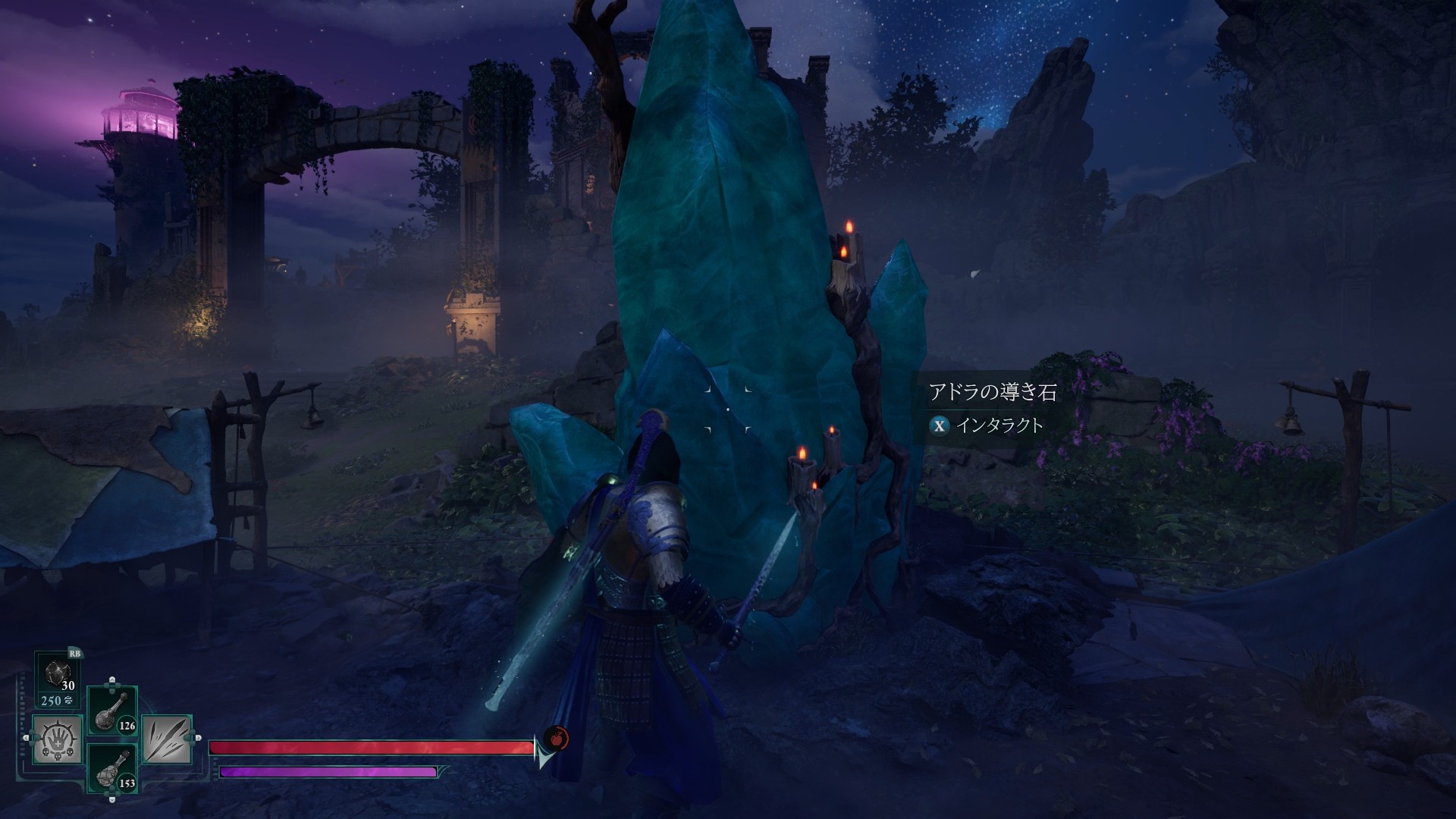
Task: Activate the slash marks ability
Action: pos(167,739)
